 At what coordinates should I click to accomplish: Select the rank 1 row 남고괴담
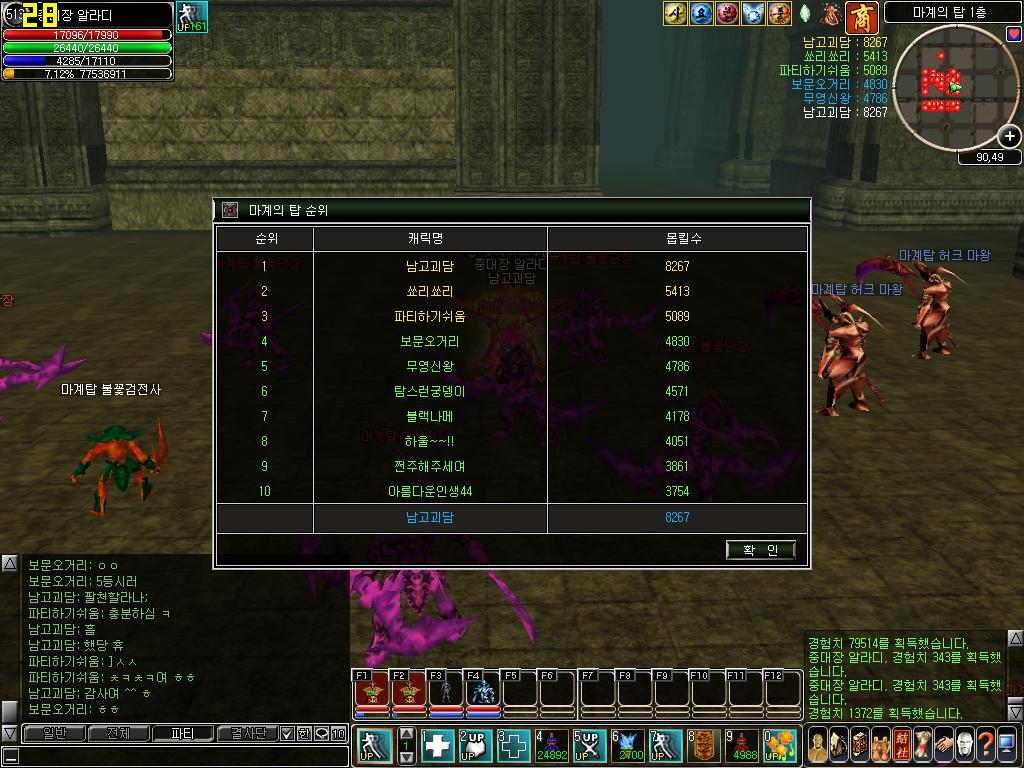429,267
